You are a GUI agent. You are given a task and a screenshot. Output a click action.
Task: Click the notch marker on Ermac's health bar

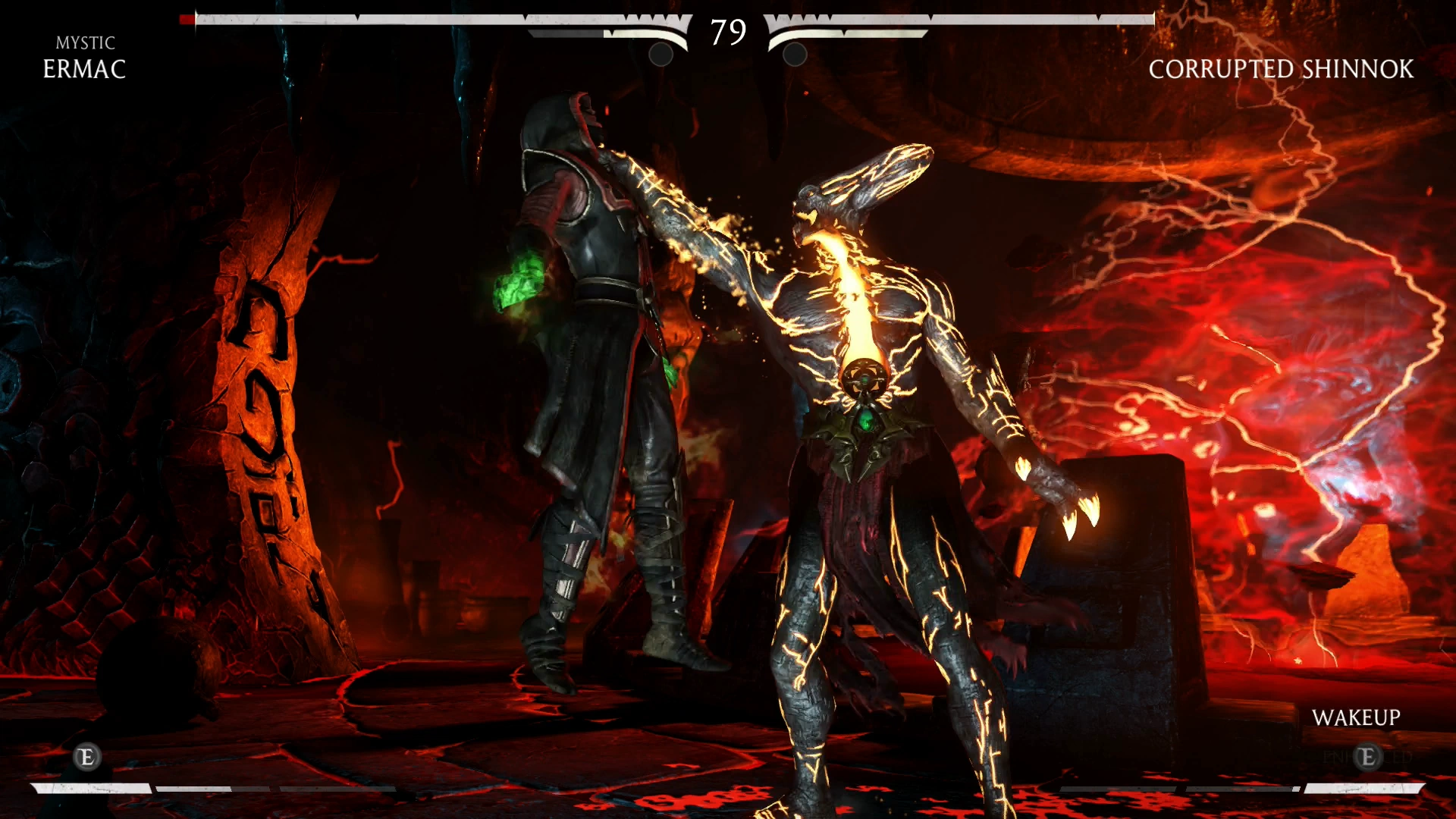pyautogui.click(x=525, y=17)
